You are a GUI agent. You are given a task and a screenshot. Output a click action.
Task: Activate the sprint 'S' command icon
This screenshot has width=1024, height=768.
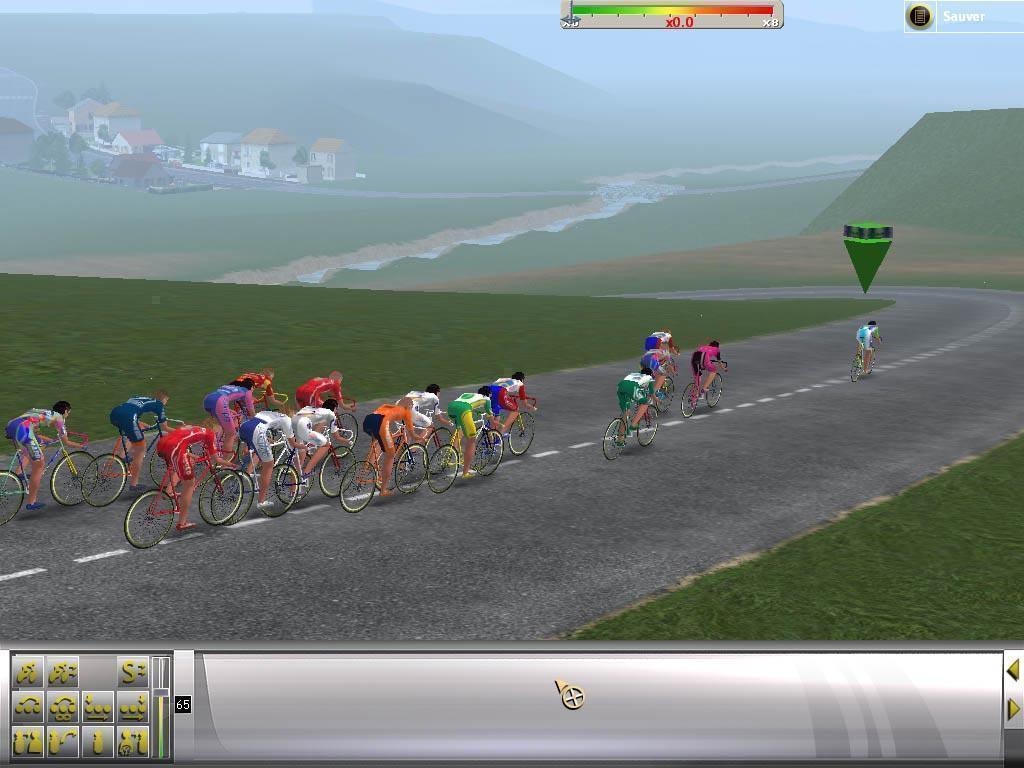(x=131, y=672)
